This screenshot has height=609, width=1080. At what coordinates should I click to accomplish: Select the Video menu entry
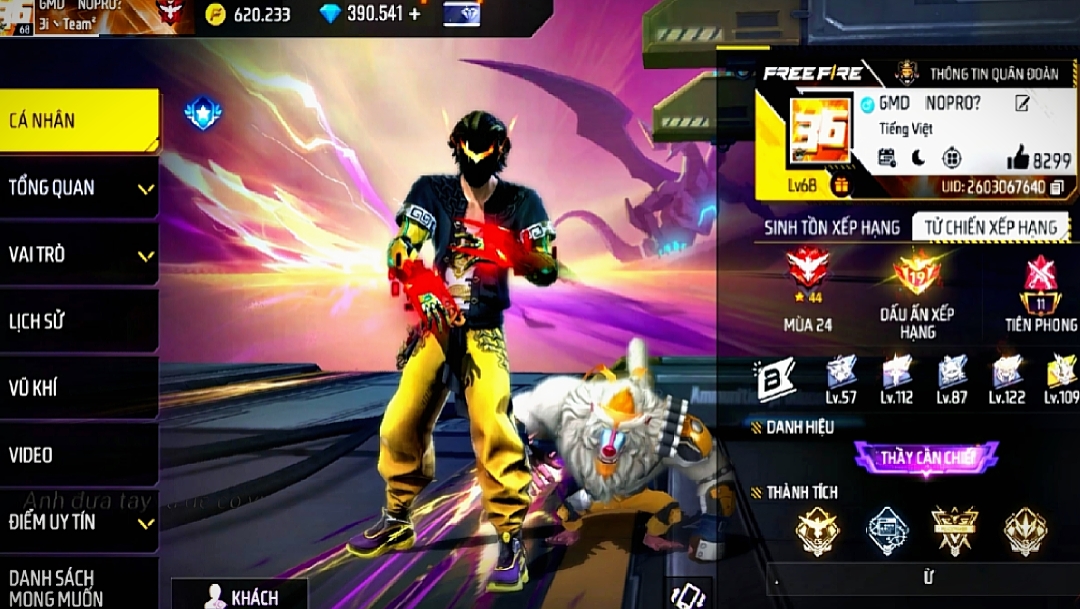coord(78,455)
